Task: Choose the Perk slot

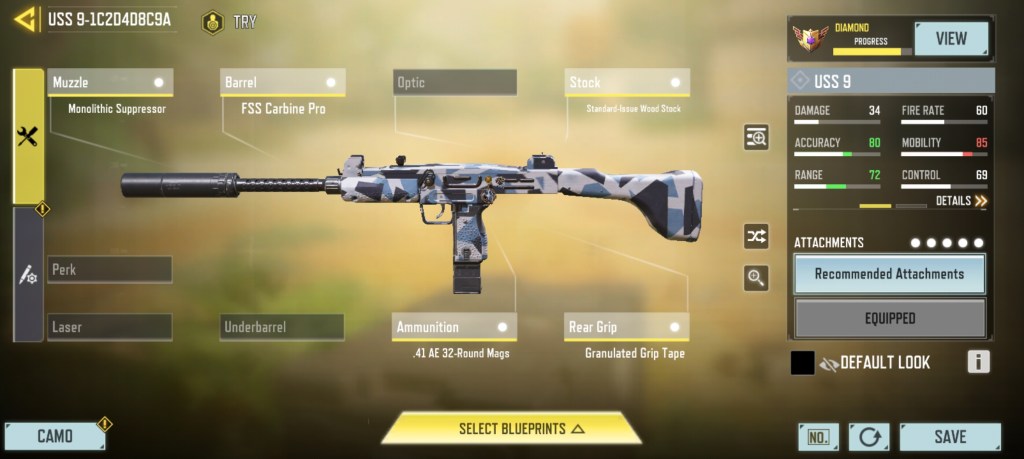Action: [110, 270]
